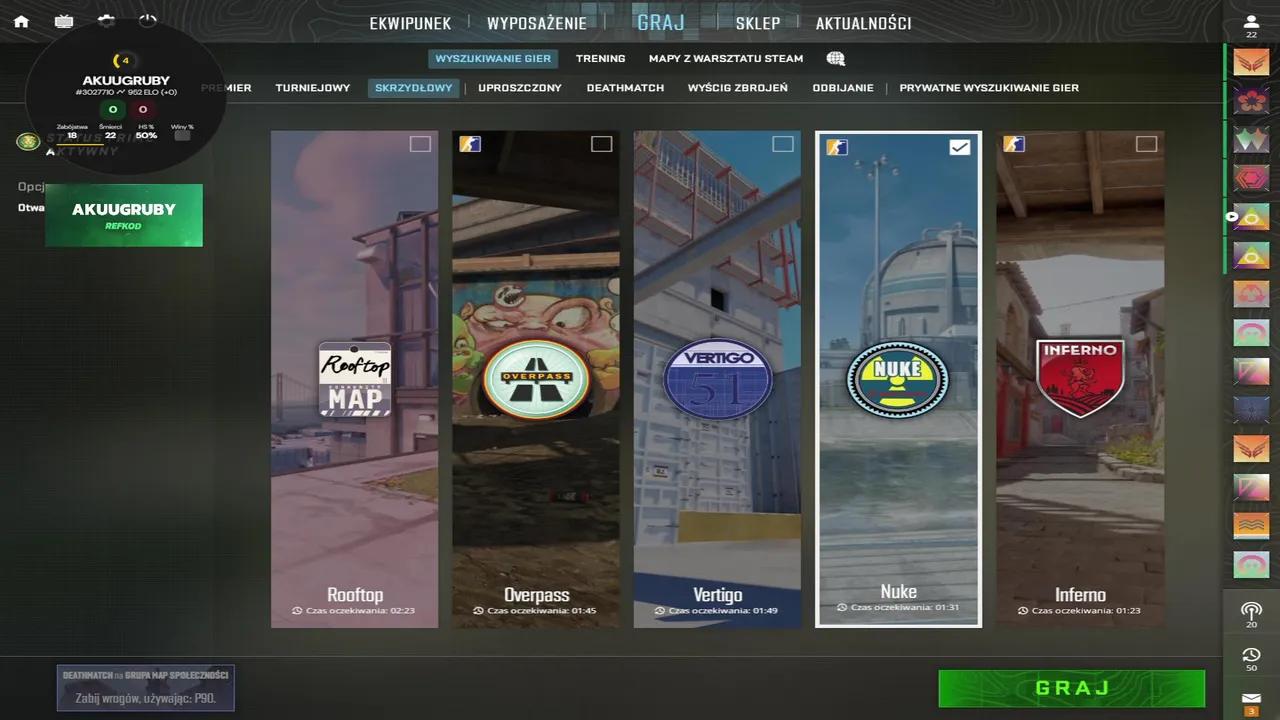Click the home icon in top-left corner

click(x=21, y=20)
